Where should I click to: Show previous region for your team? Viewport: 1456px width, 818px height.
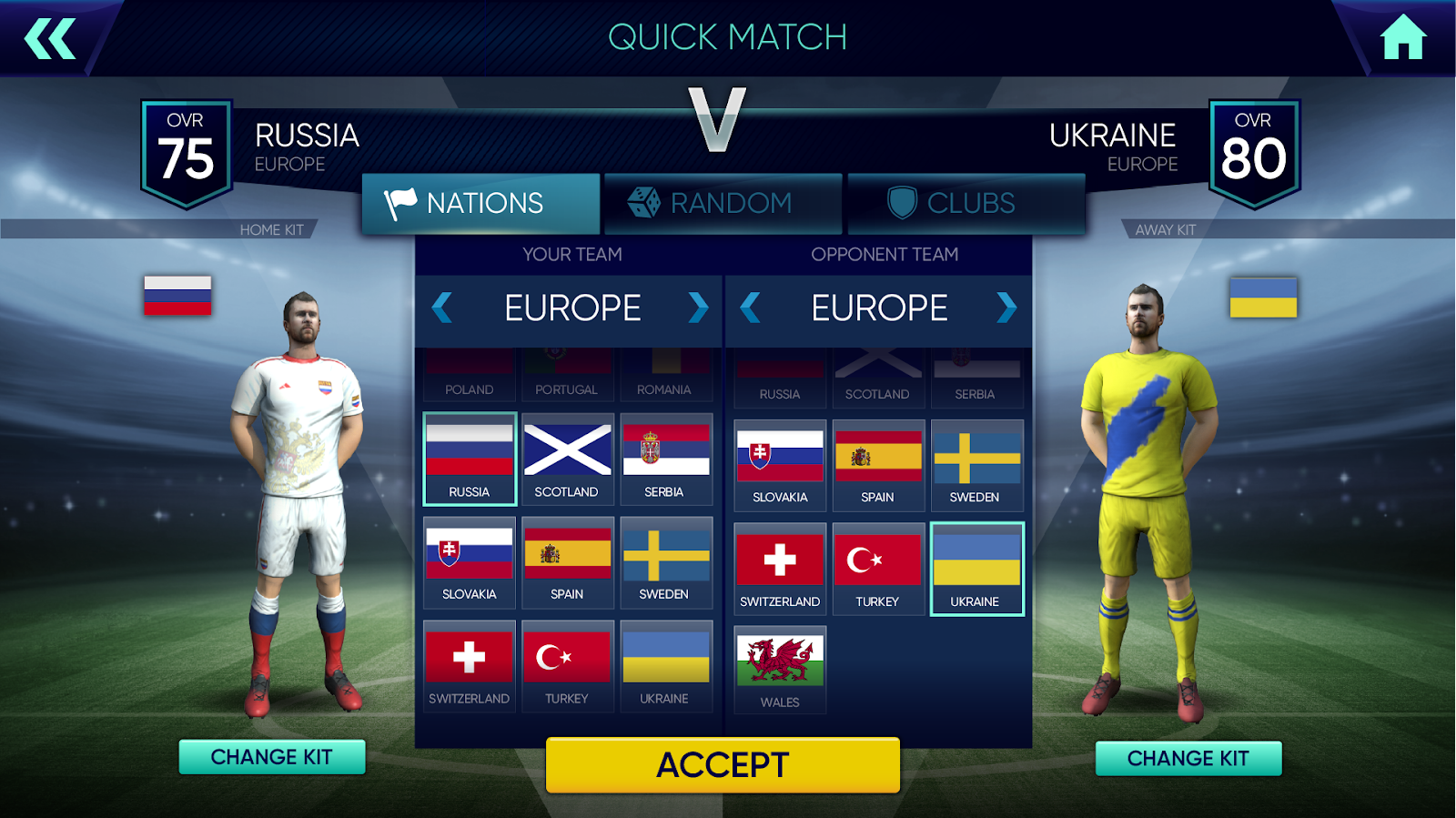tap(442, 308)
